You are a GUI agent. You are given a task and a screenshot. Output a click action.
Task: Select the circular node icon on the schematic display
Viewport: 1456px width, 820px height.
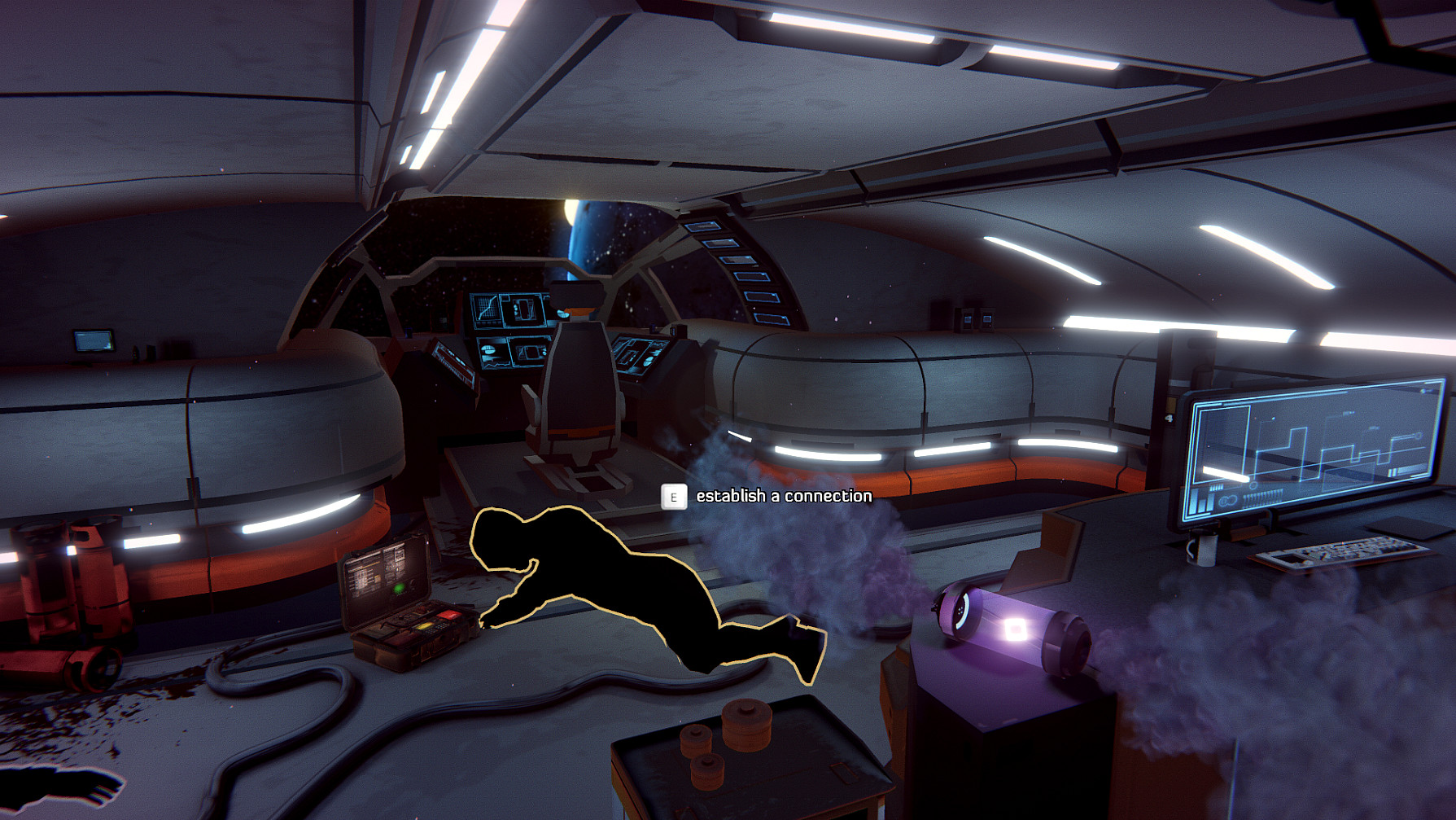pyautogui.click(x=1419, y=436)
